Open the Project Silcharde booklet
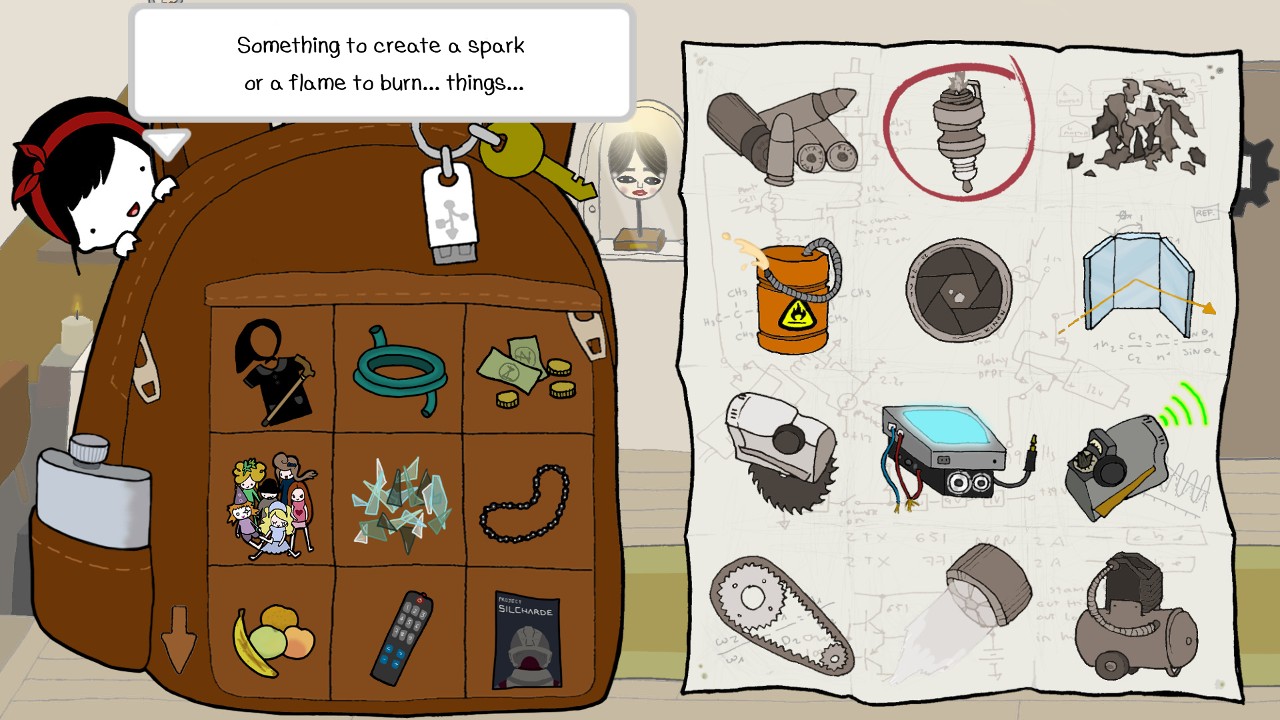This screenshot has height=720, width=1280. (x=528, y=640)
